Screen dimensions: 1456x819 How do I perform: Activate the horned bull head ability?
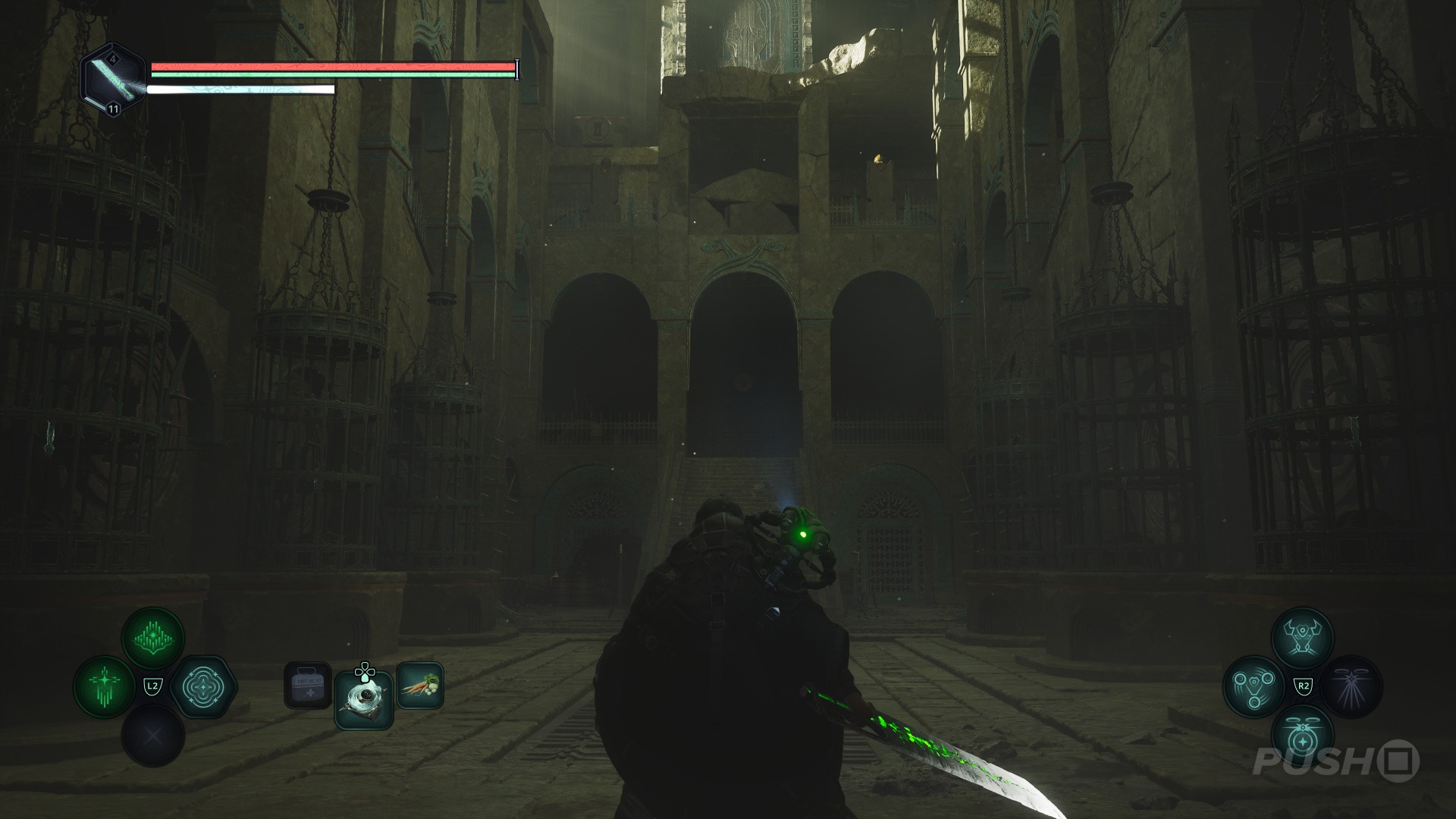pos(1303,639)
